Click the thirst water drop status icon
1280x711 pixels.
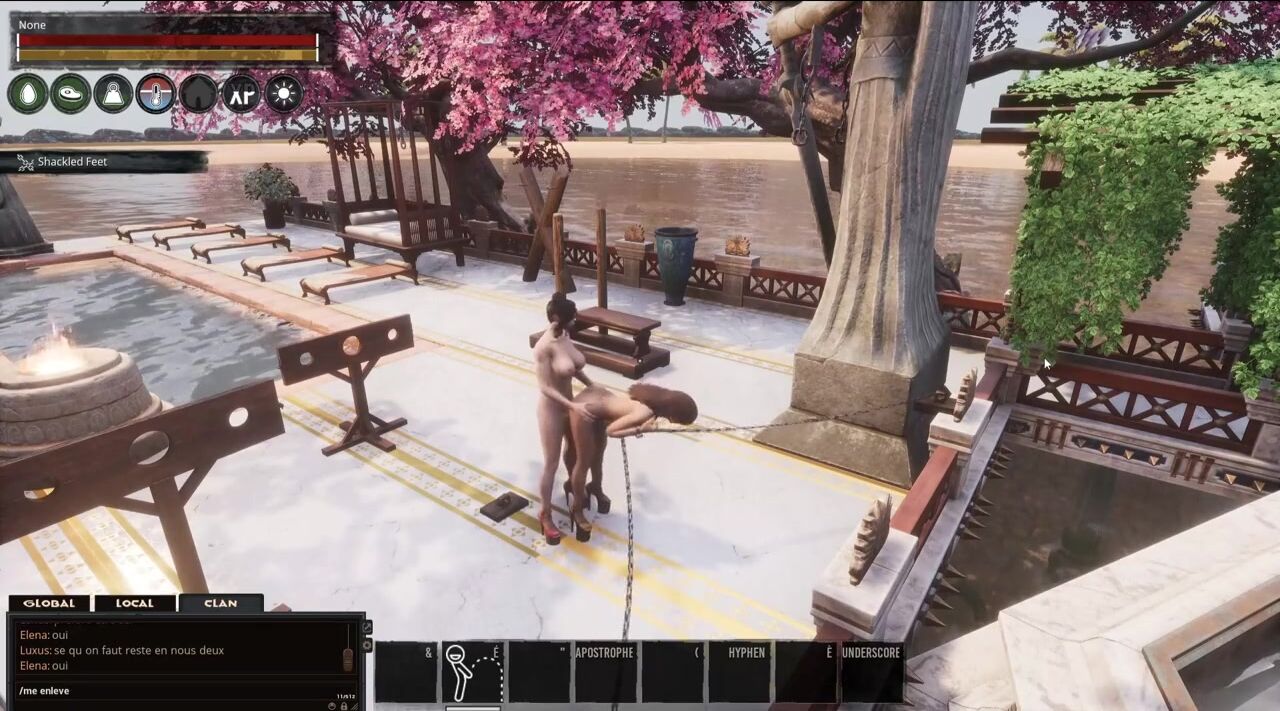pos(28,93)
